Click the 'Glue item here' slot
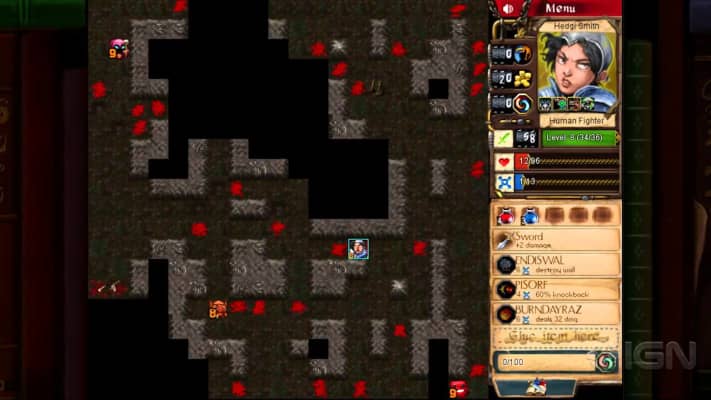Viewport: 711px width, 400px height. pyautogui.click(x=557, y=336)
